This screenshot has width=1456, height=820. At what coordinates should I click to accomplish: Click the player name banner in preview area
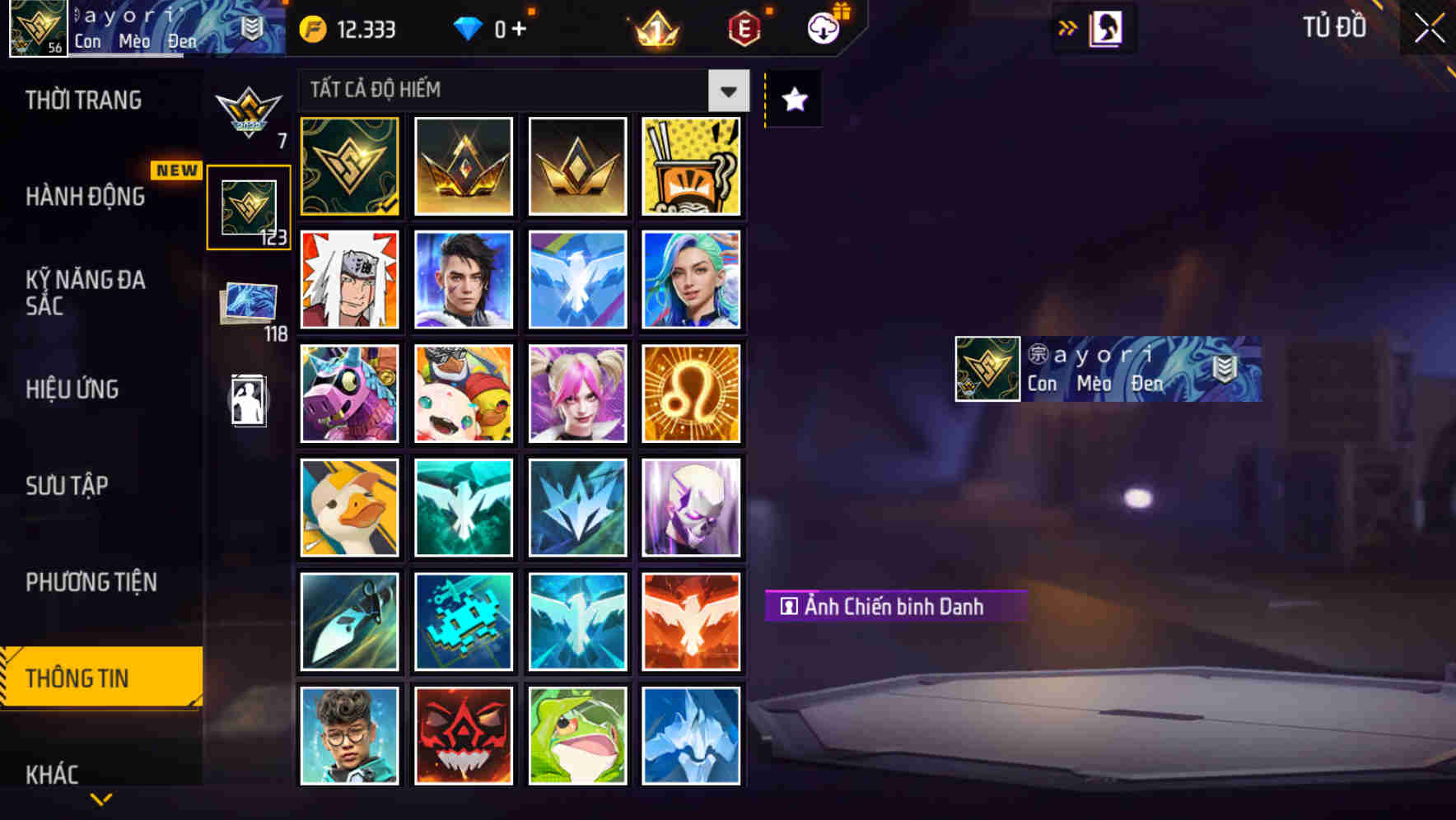coord(1108,367)
